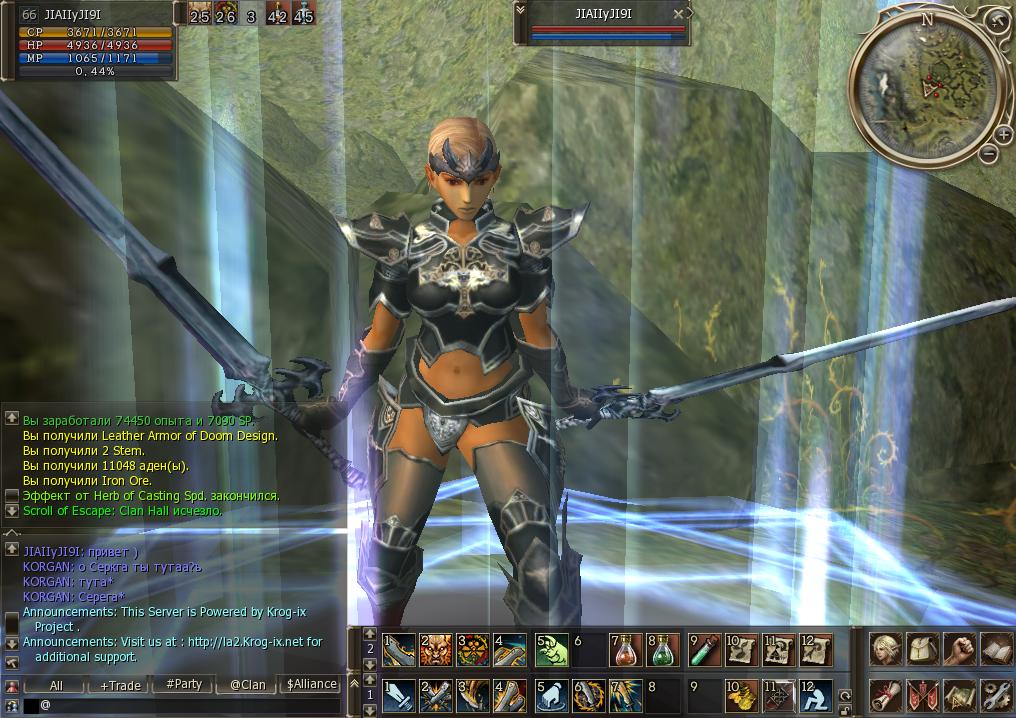Screen dimensions: 1016x718
Task: Activate the sit down action
Action: pyautogui.click(x=816, y=693)
